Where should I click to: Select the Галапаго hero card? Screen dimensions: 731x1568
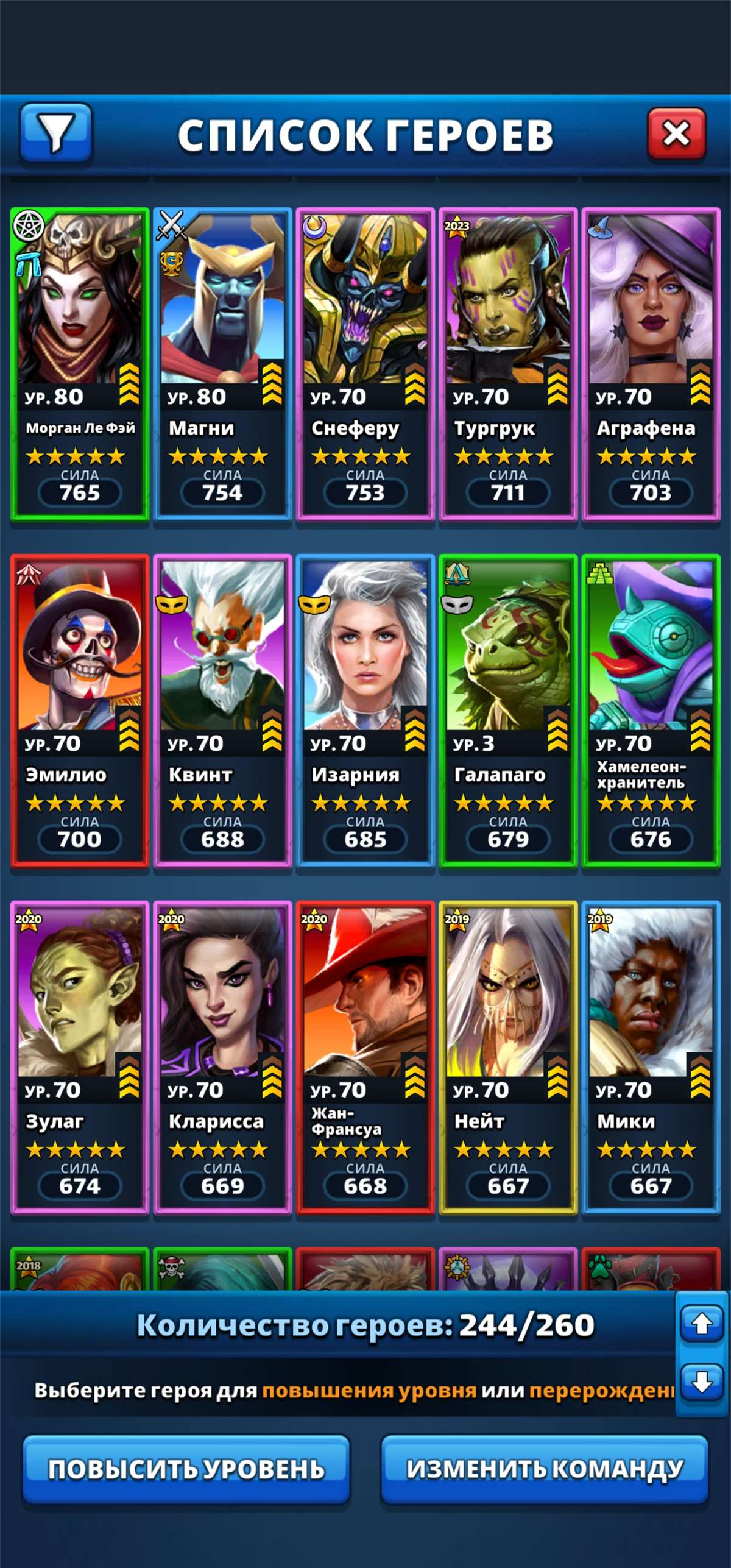[508, 711]
